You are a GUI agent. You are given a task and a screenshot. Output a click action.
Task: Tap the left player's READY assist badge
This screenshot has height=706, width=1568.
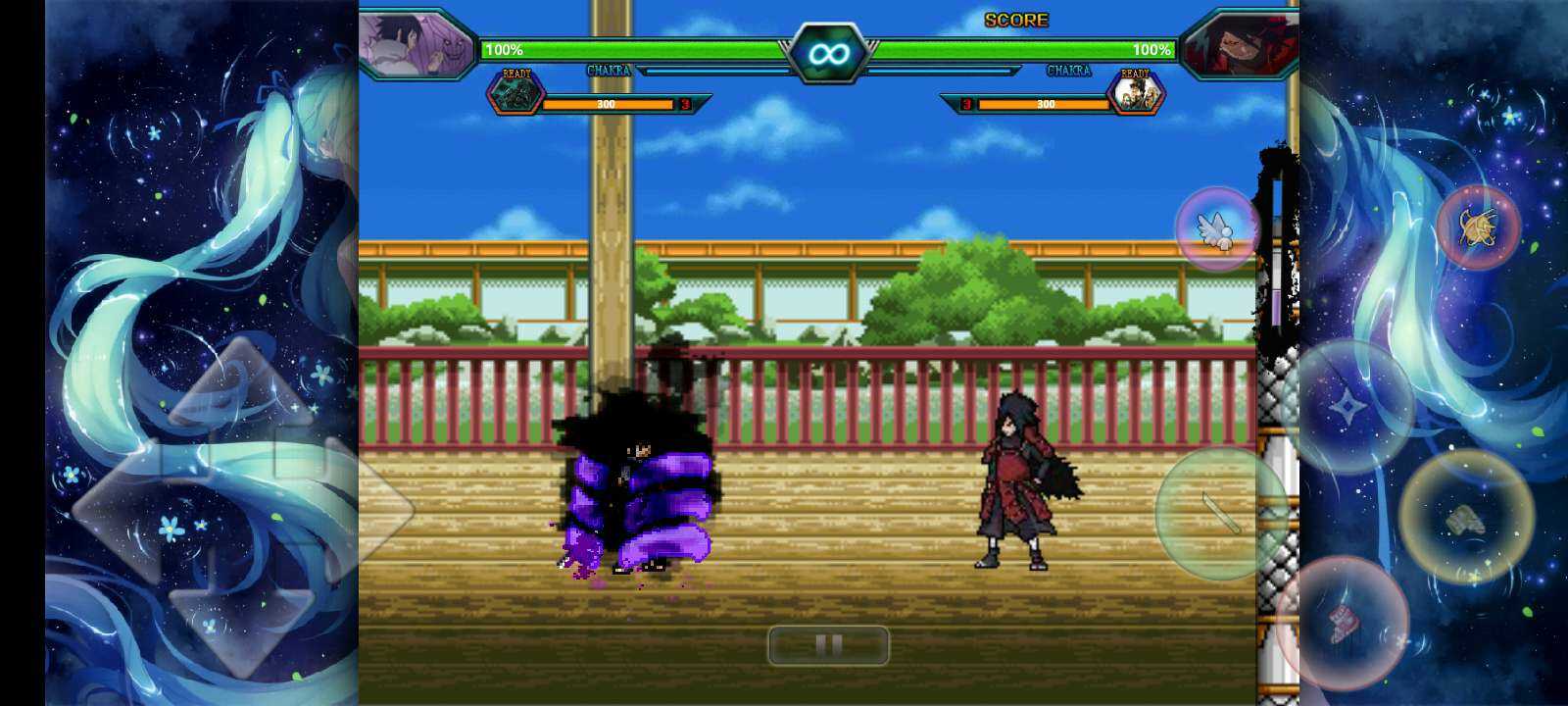[516, 90]
